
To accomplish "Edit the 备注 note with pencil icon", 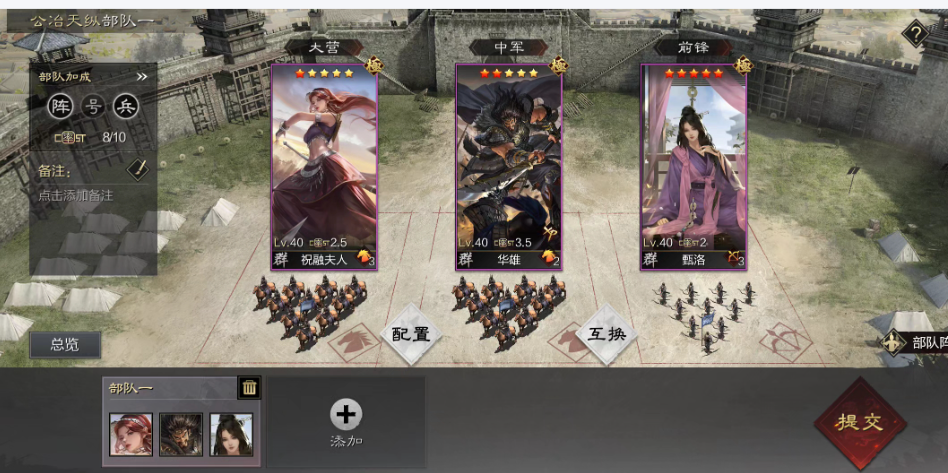I will 138,170.
